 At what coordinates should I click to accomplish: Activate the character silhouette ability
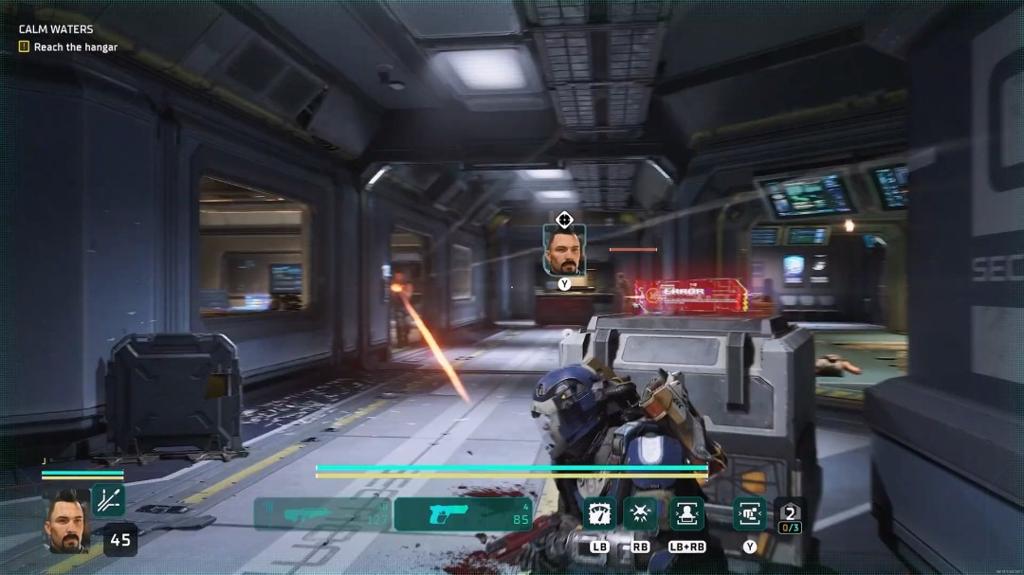coord(687,513)
